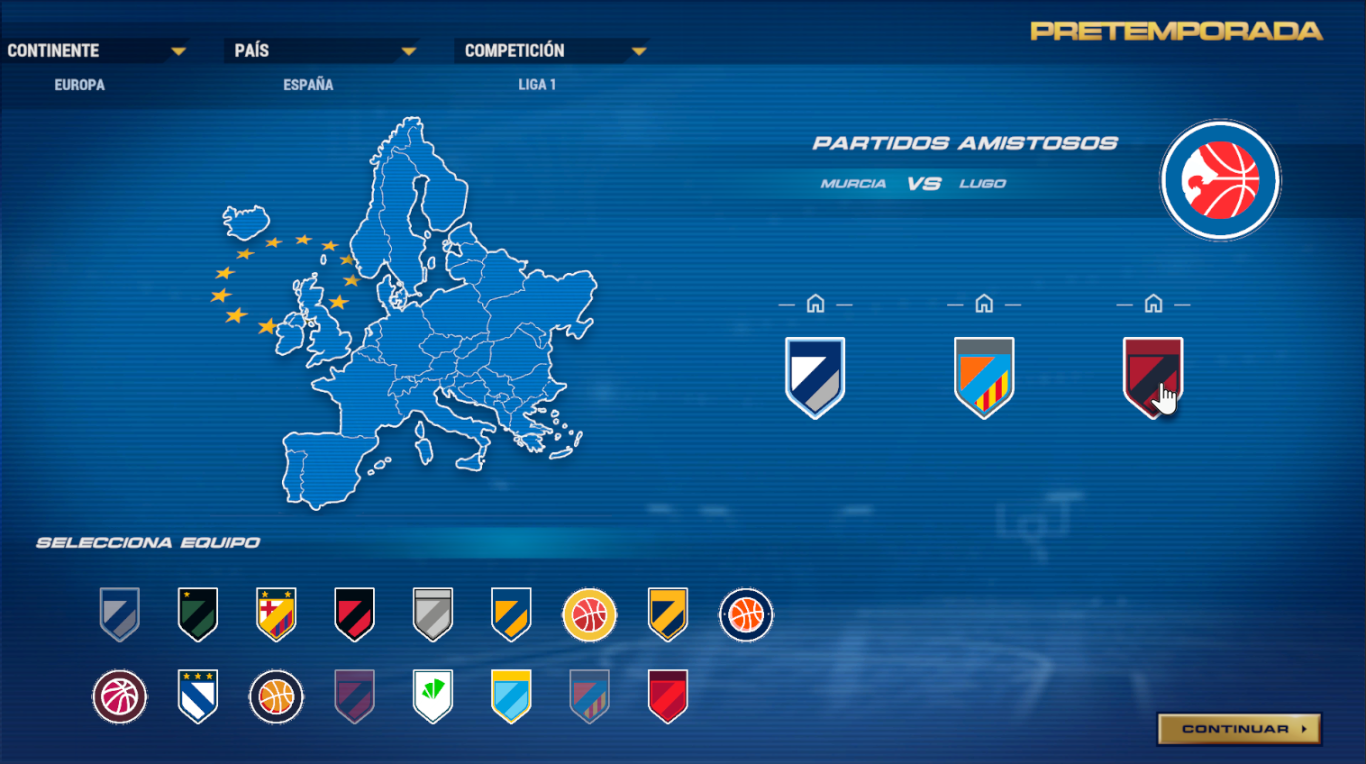Image resolution: width=1366 pixels, height=764 pixels.
Task: Select the navy and white friendly-match shield
Action: click(x=815, y=377)
